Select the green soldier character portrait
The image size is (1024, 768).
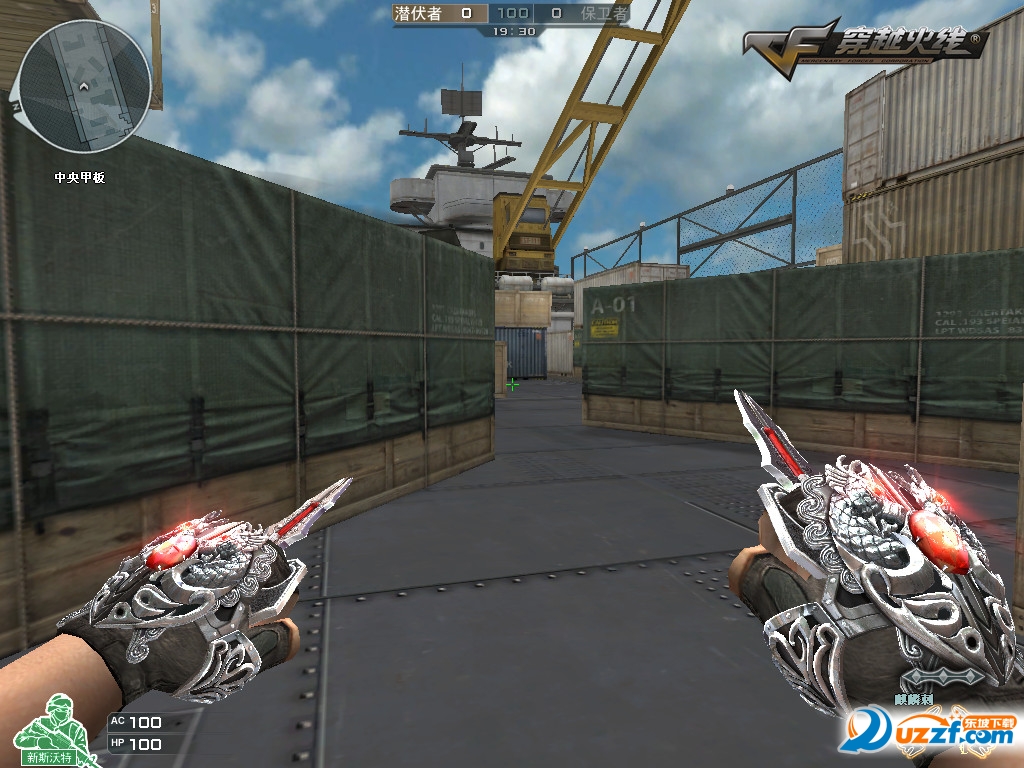point(50,735)
